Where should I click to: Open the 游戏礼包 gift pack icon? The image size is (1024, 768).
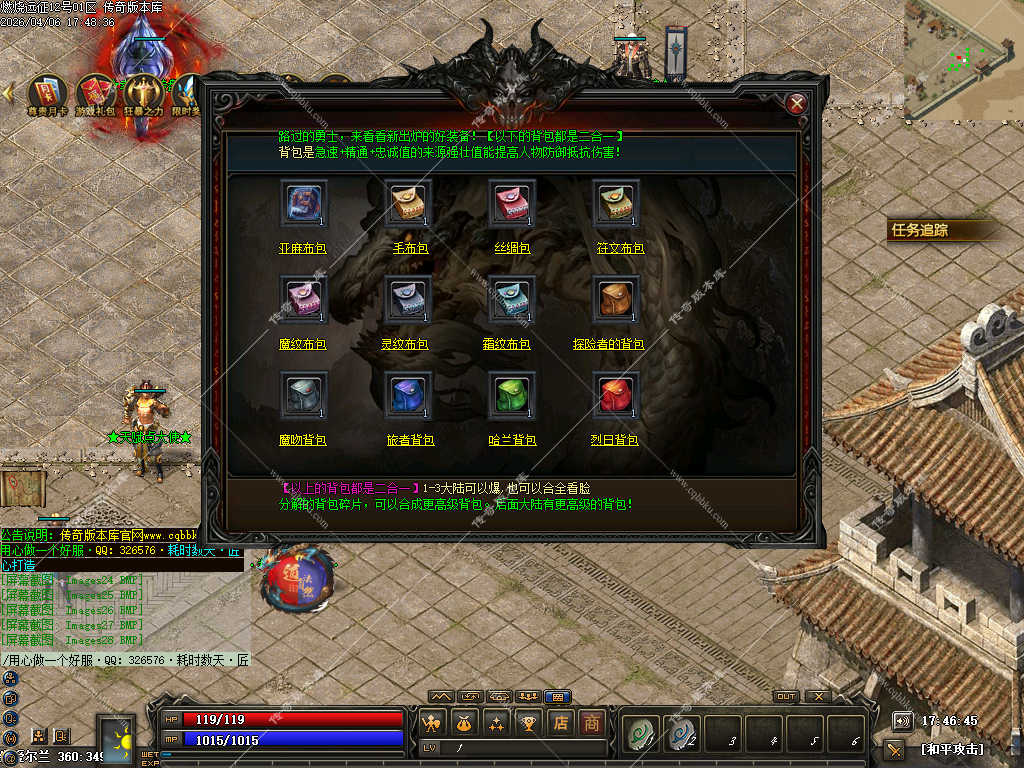coord(96,93)
